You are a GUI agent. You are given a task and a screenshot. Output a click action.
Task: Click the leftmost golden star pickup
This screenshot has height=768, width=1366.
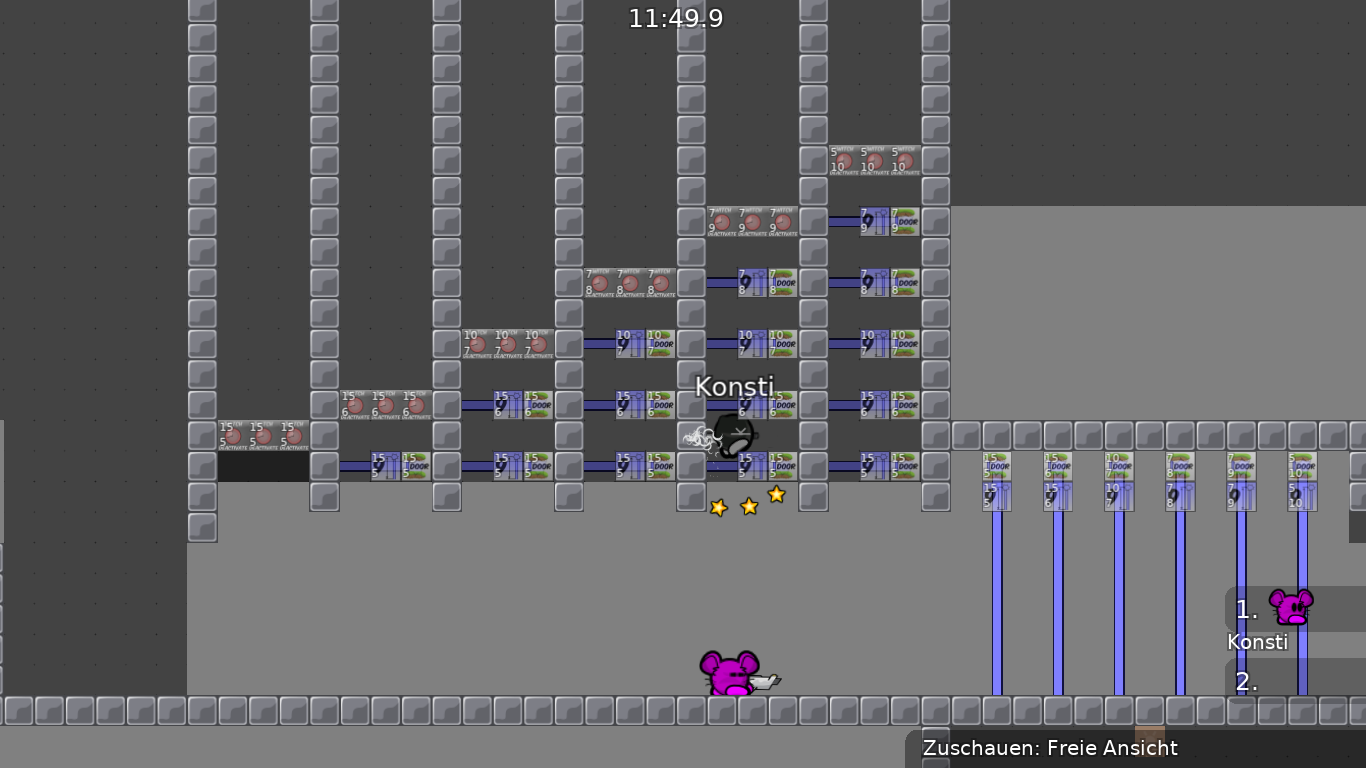[x=717, y=507]
